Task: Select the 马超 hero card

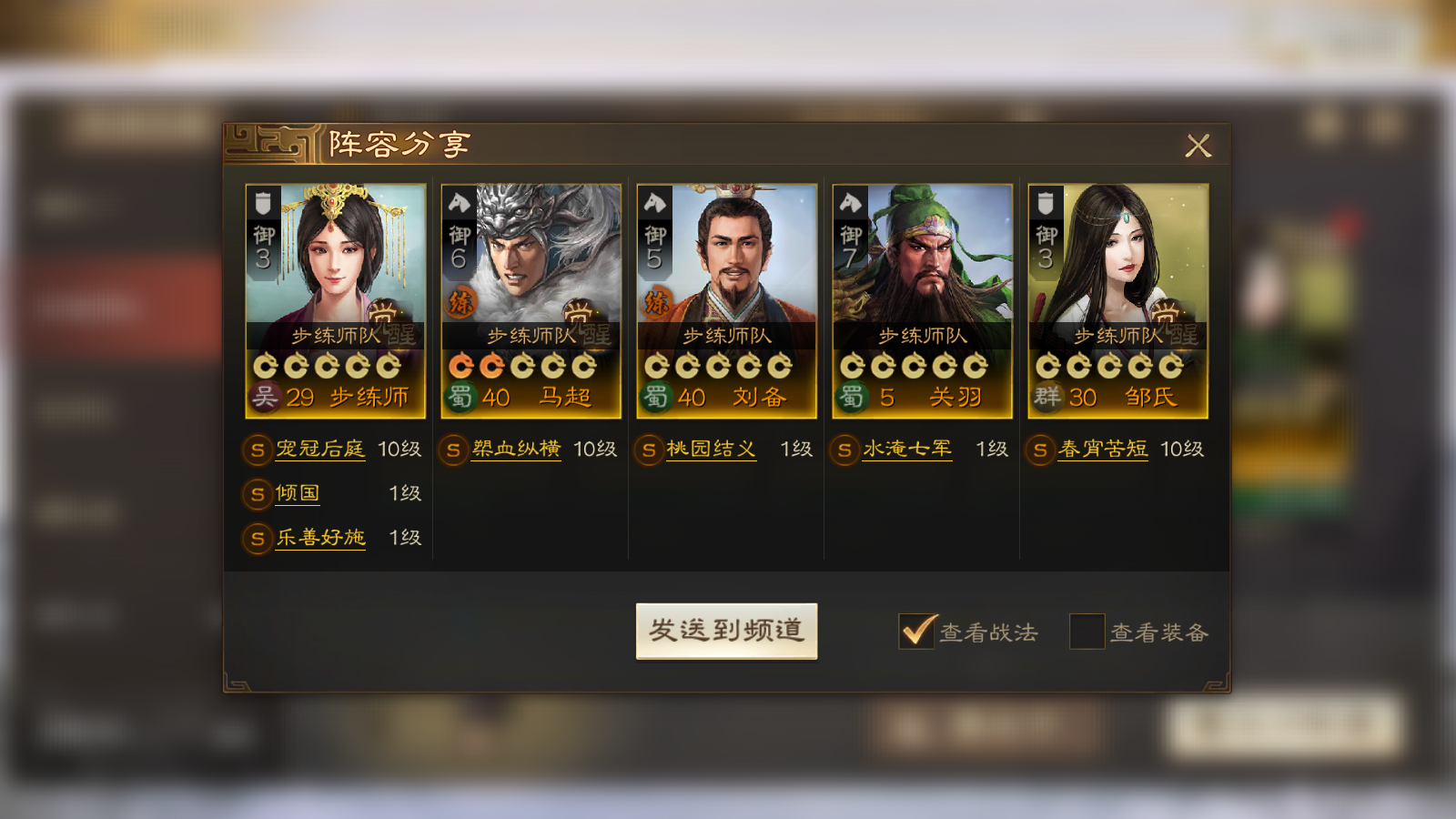Action: [531, 301]
